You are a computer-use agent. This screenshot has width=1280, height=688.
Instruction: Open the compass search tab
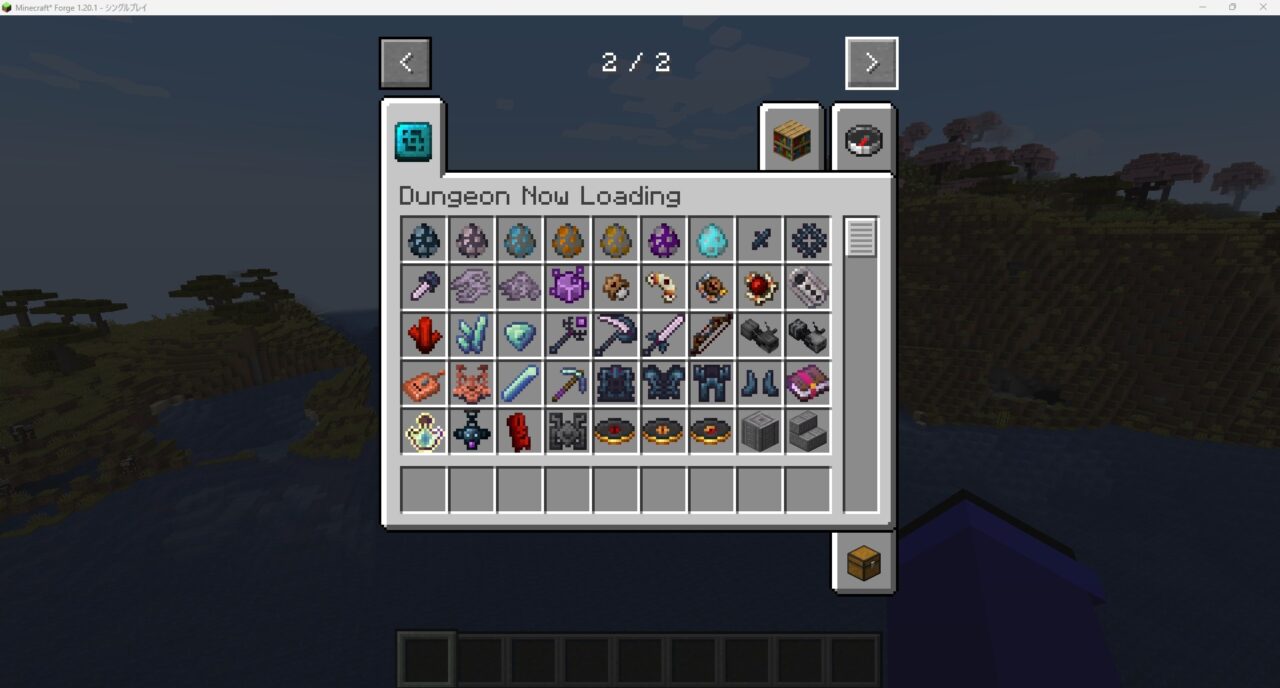click(863, 141)
